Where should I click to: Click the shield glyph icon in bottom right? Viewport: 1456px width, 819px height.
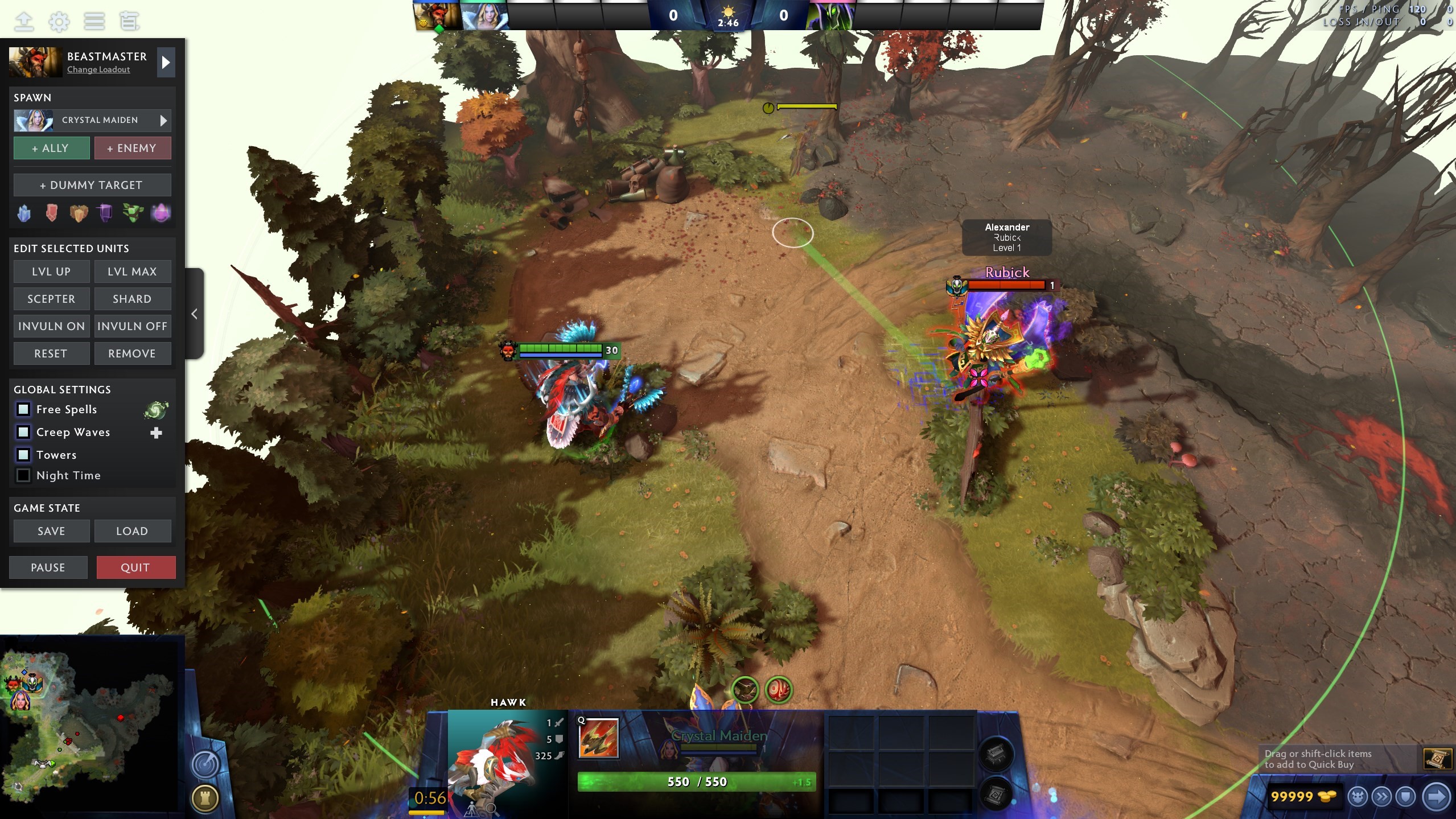coord(1405,796)
